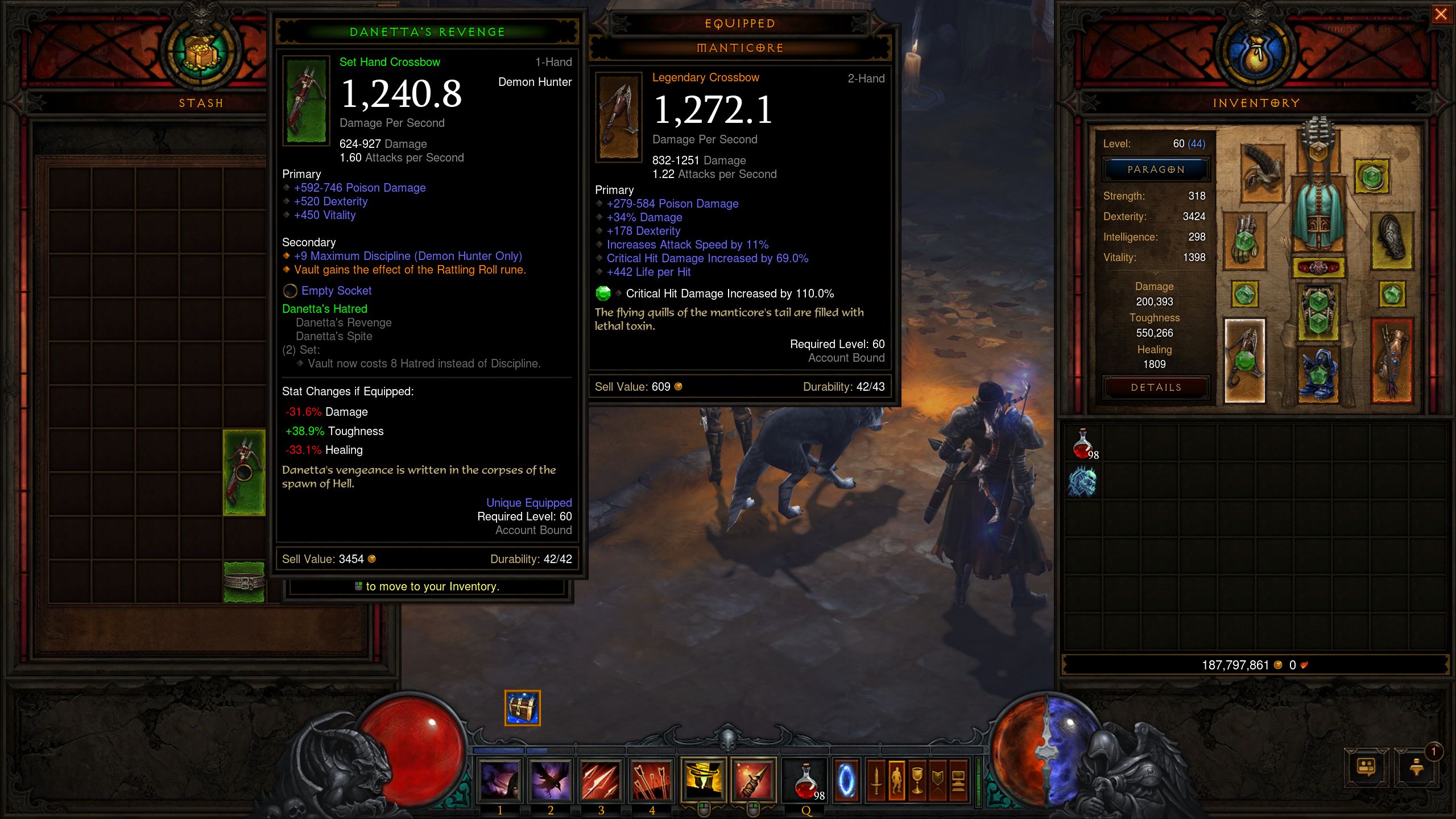Click the equipped Manticore crossbow slot
This screenshot has width=1456, height=819.
tap(1244, 360)
